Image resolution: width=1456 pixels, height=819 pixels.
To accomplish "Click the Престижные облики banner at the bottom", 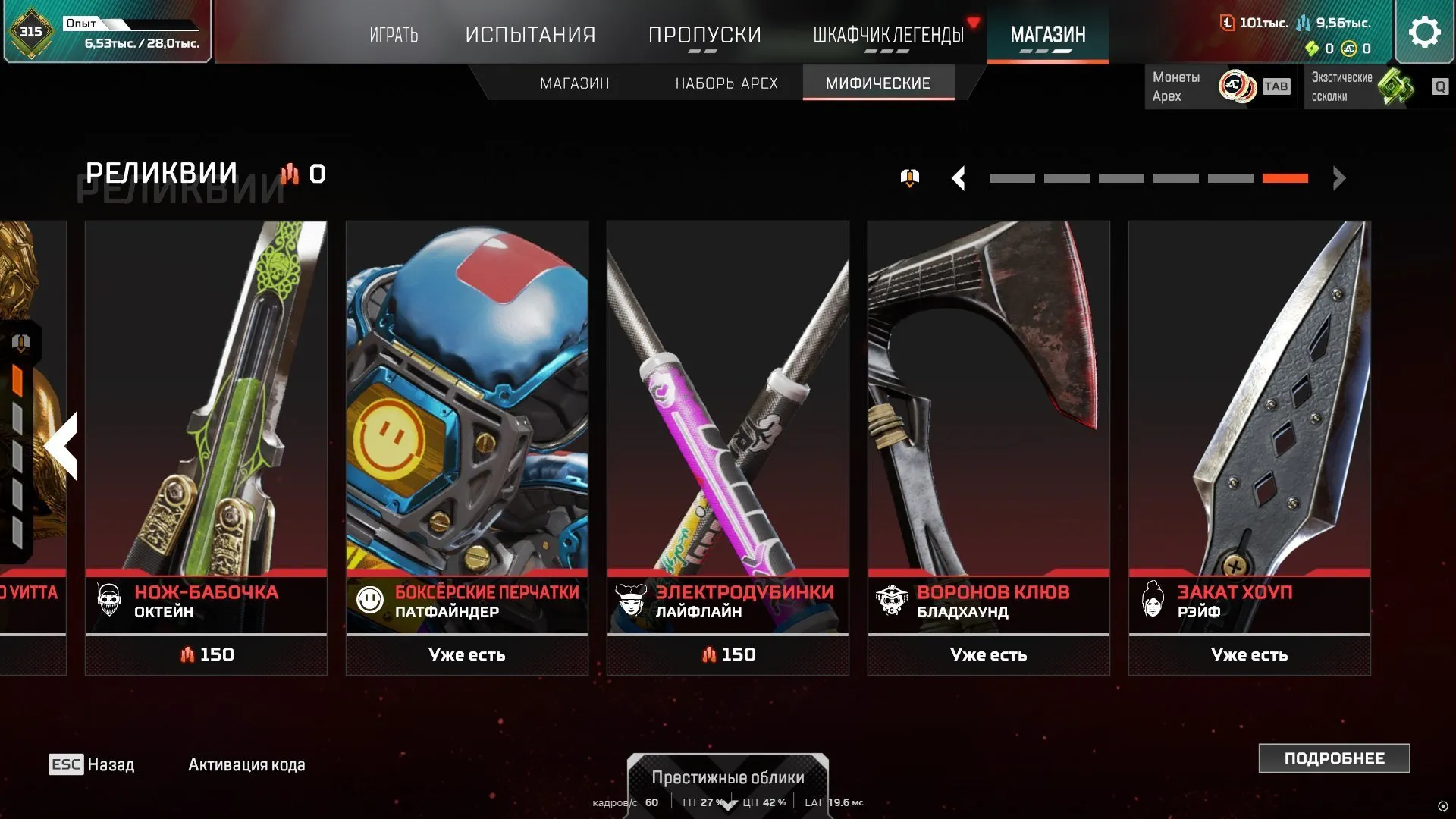I will pyautogui.click(x=727, y=778).
